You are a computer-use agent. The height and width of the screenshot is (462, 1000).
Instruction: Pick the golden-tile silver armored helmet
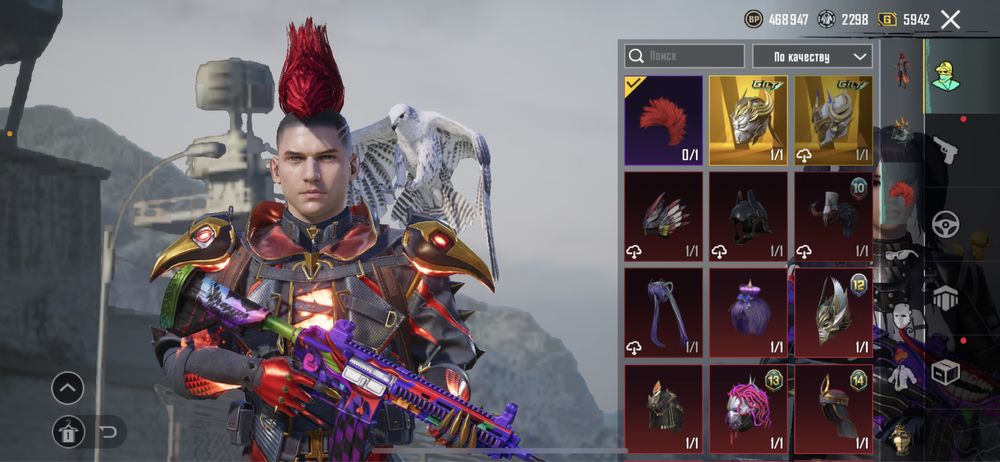click(x=833, y=120)
